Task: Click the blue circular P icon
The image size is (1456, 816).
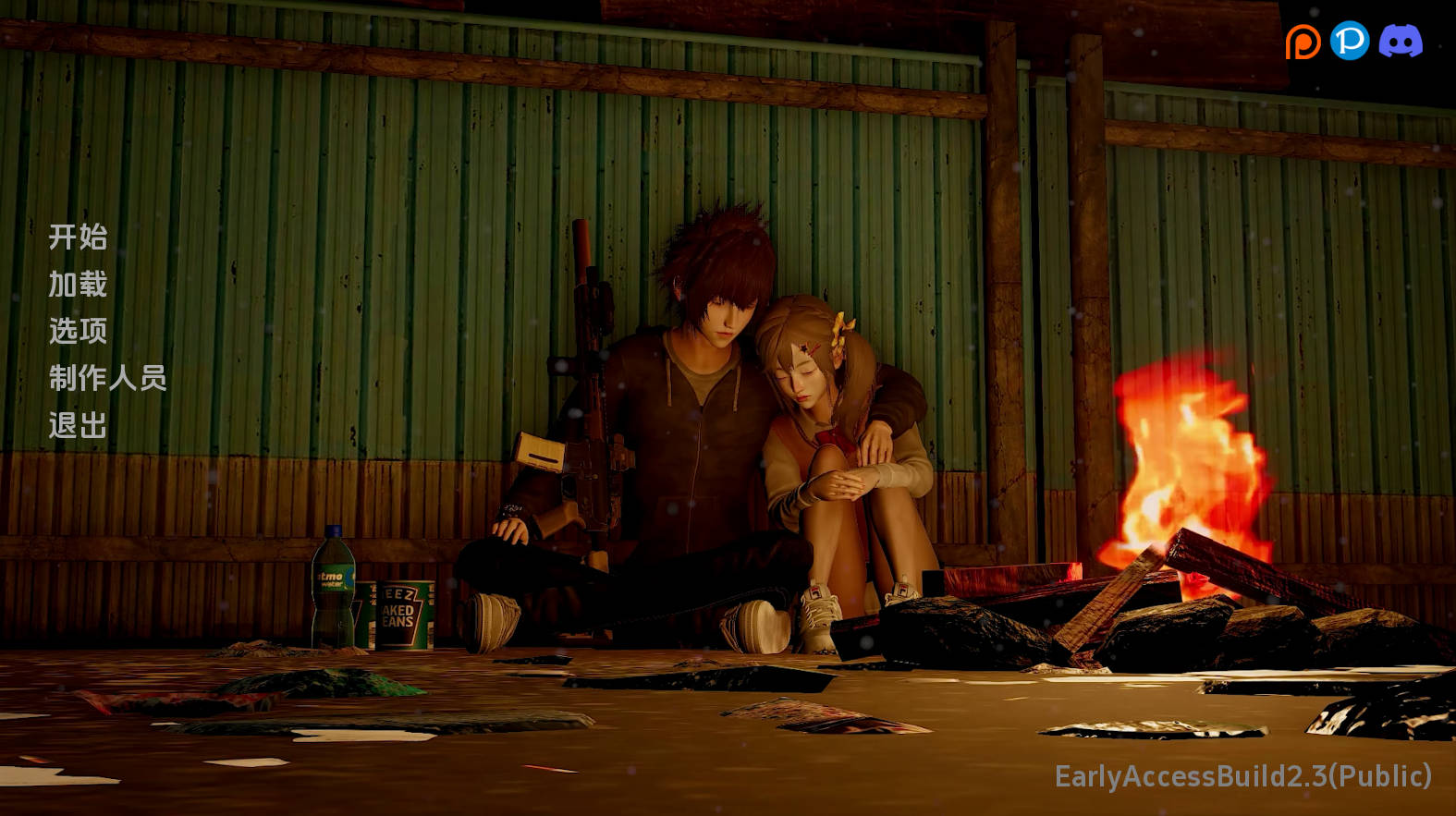Action: pyautogui.click(x=1350, y=41)
